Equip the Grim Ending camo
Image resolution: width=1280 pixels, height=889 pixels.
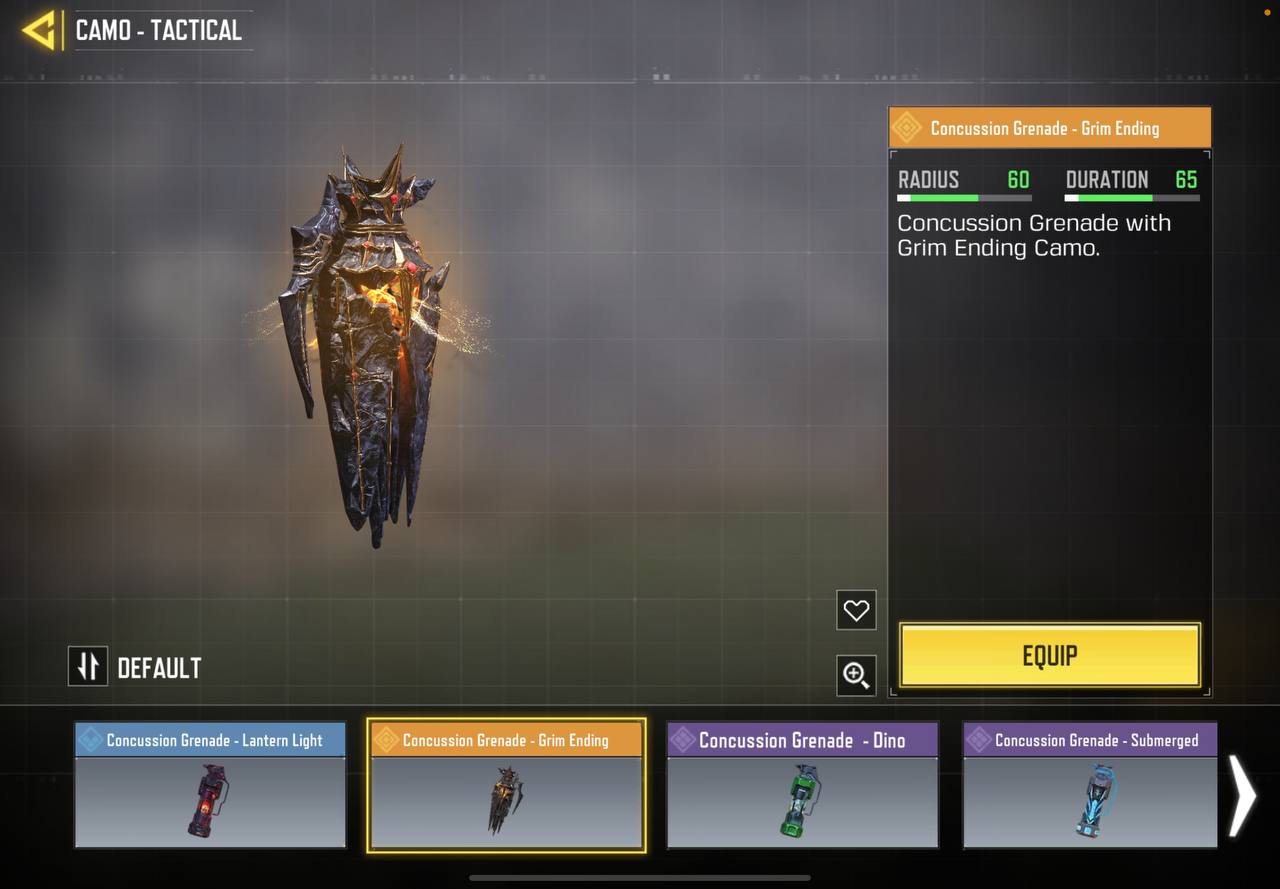[1049, 656]
